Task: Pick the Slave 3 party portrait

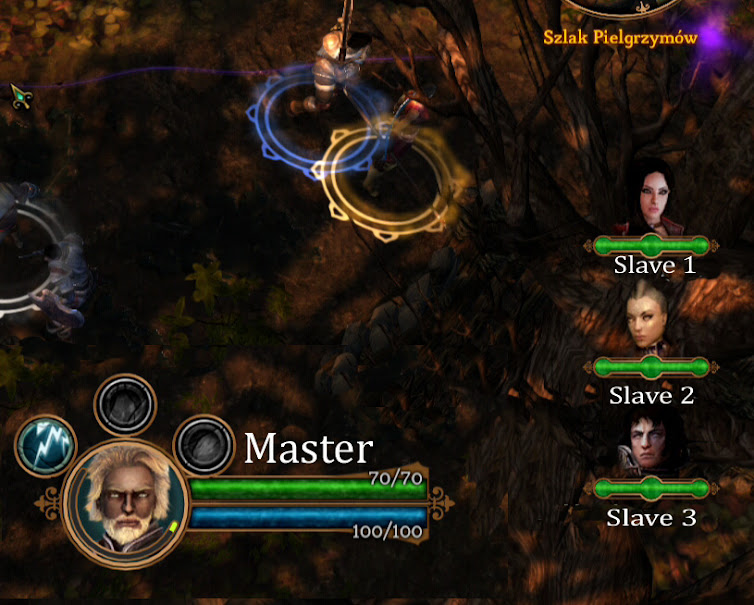Action: (651, 440)
